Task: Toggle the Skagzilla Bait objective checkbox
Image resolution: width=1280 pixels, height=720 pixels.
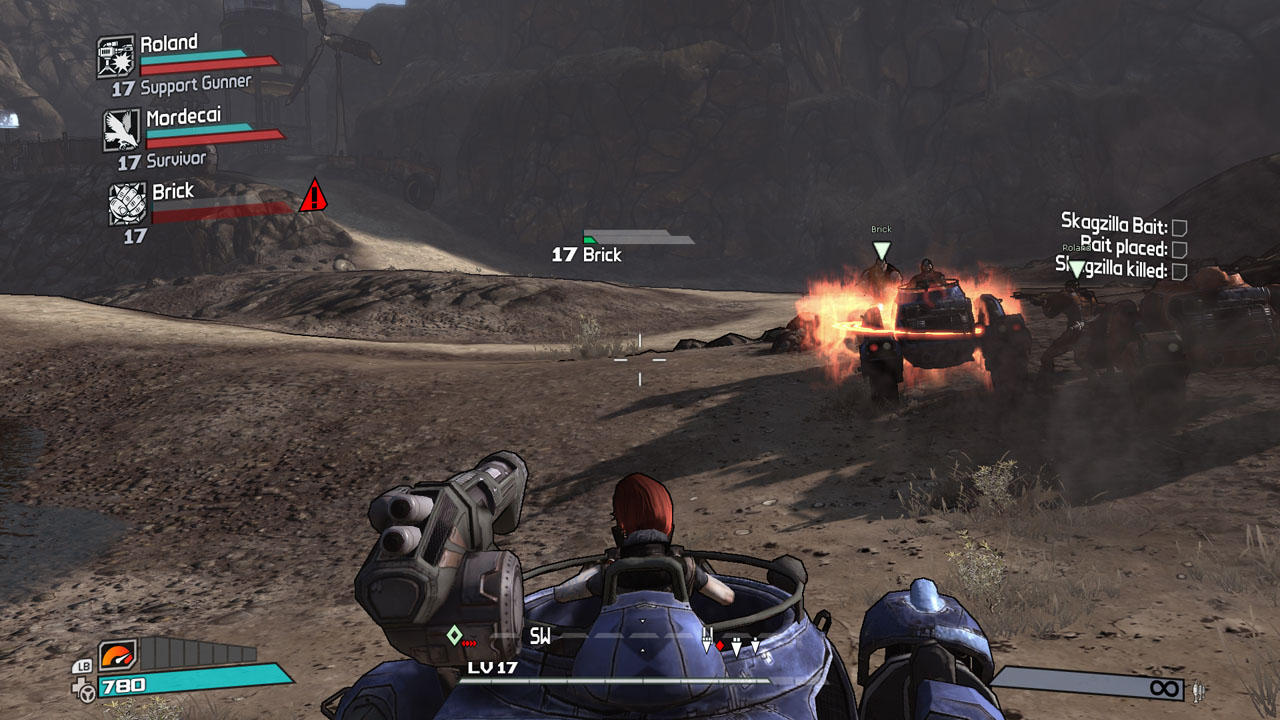Action: point(1179,228)
